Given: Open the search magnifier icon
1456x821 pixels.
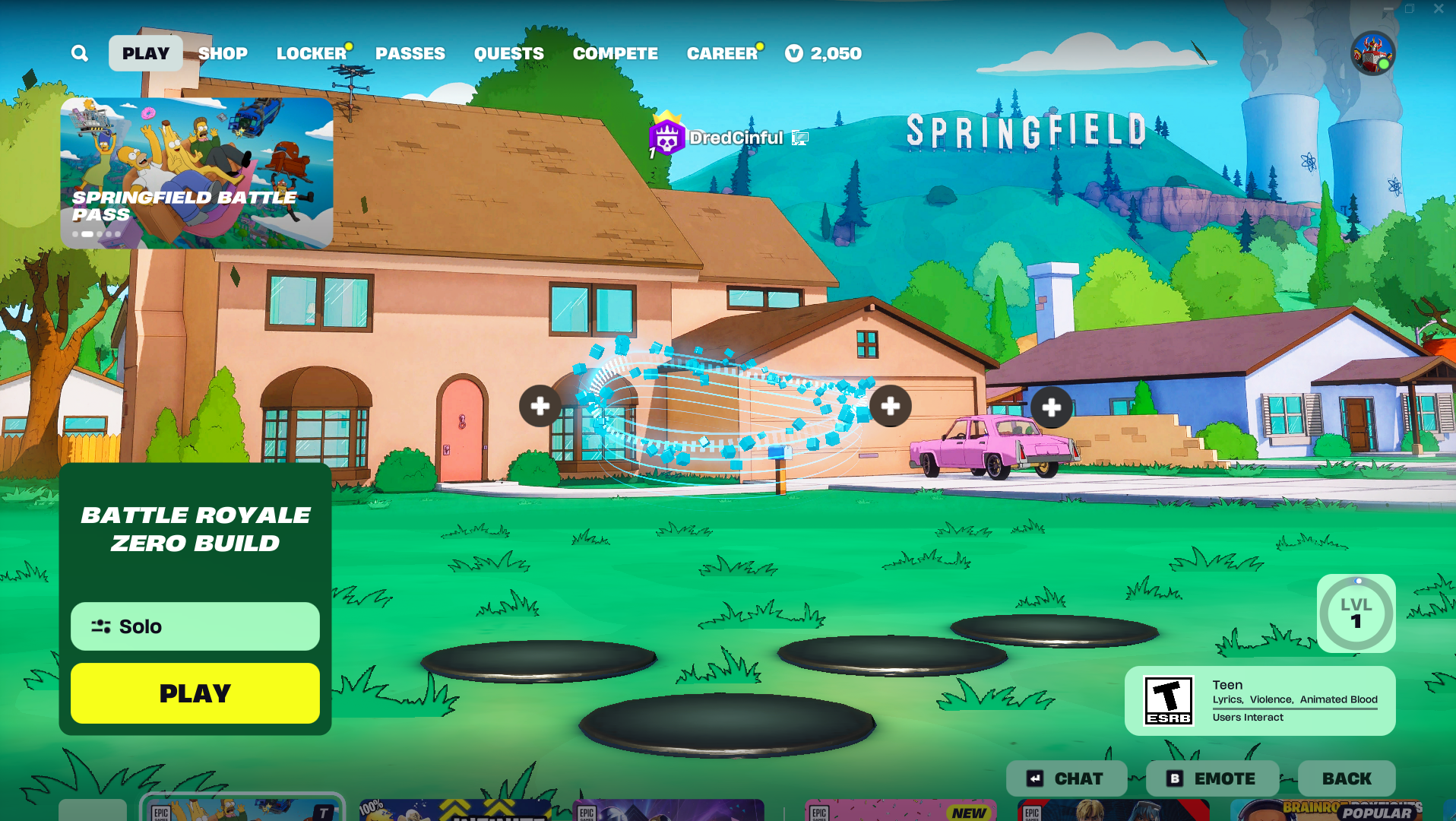Looking at the screenshot, I should 80,53.
